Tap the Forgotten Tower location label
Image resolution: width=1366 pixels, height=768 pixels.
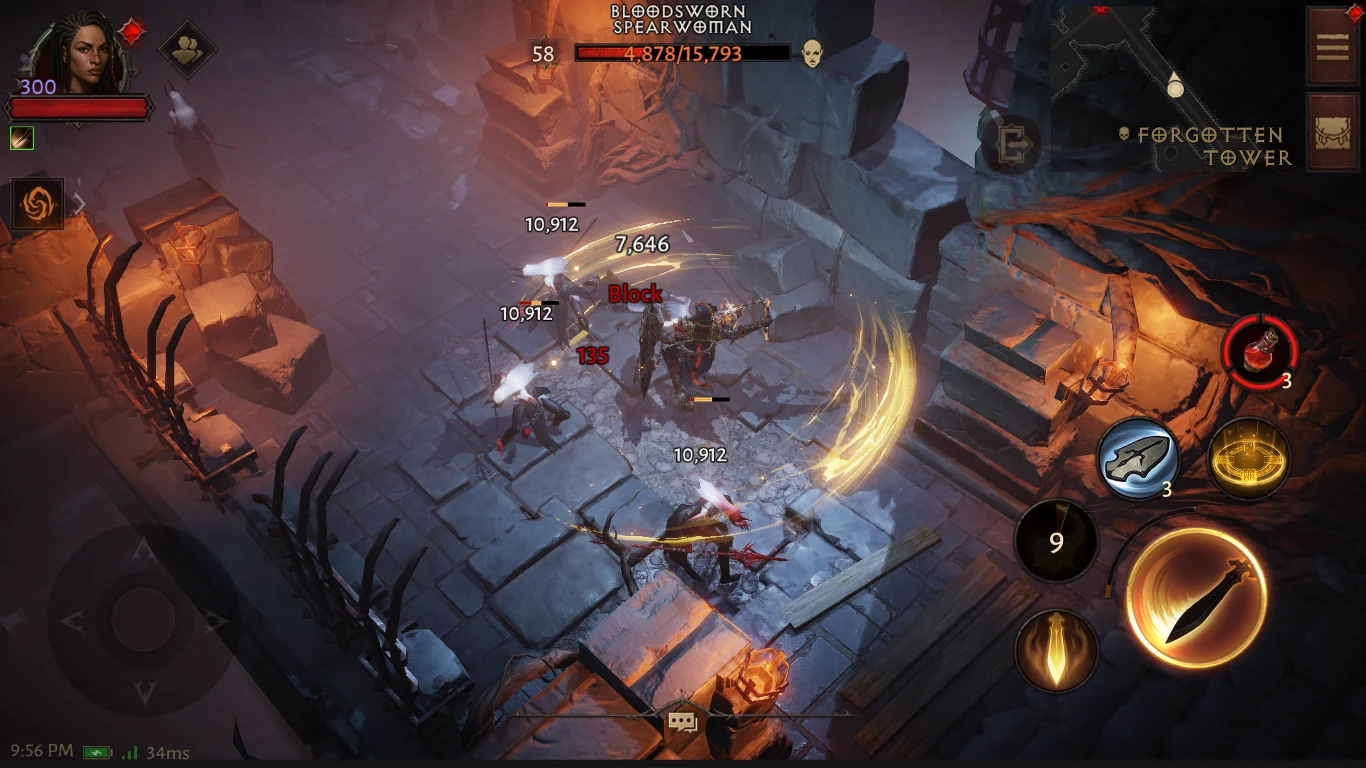(x=1210, y=146)
